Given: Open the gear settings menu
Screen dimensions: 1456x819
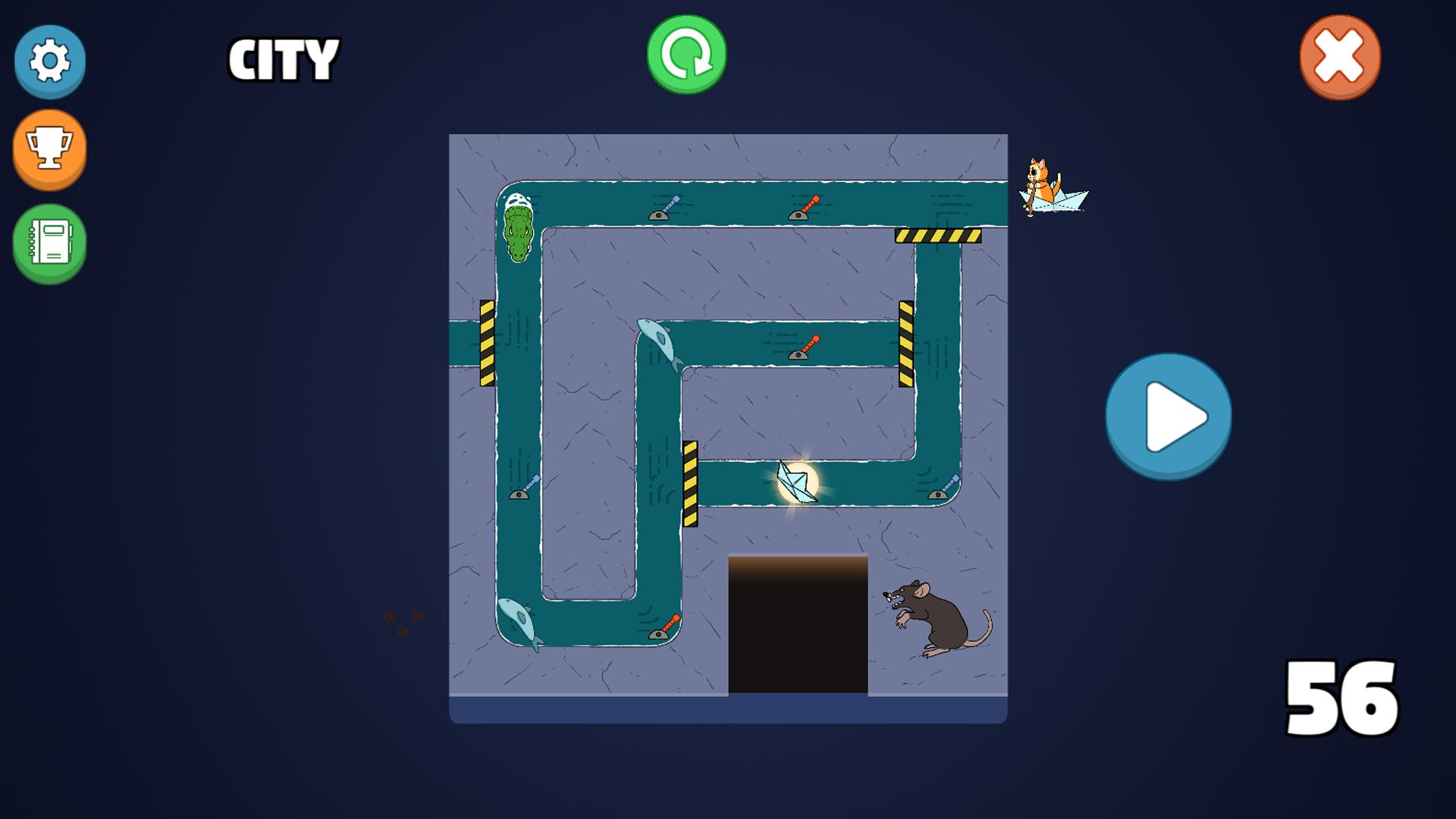Looking at the screenshot, I should coord(50,61).
